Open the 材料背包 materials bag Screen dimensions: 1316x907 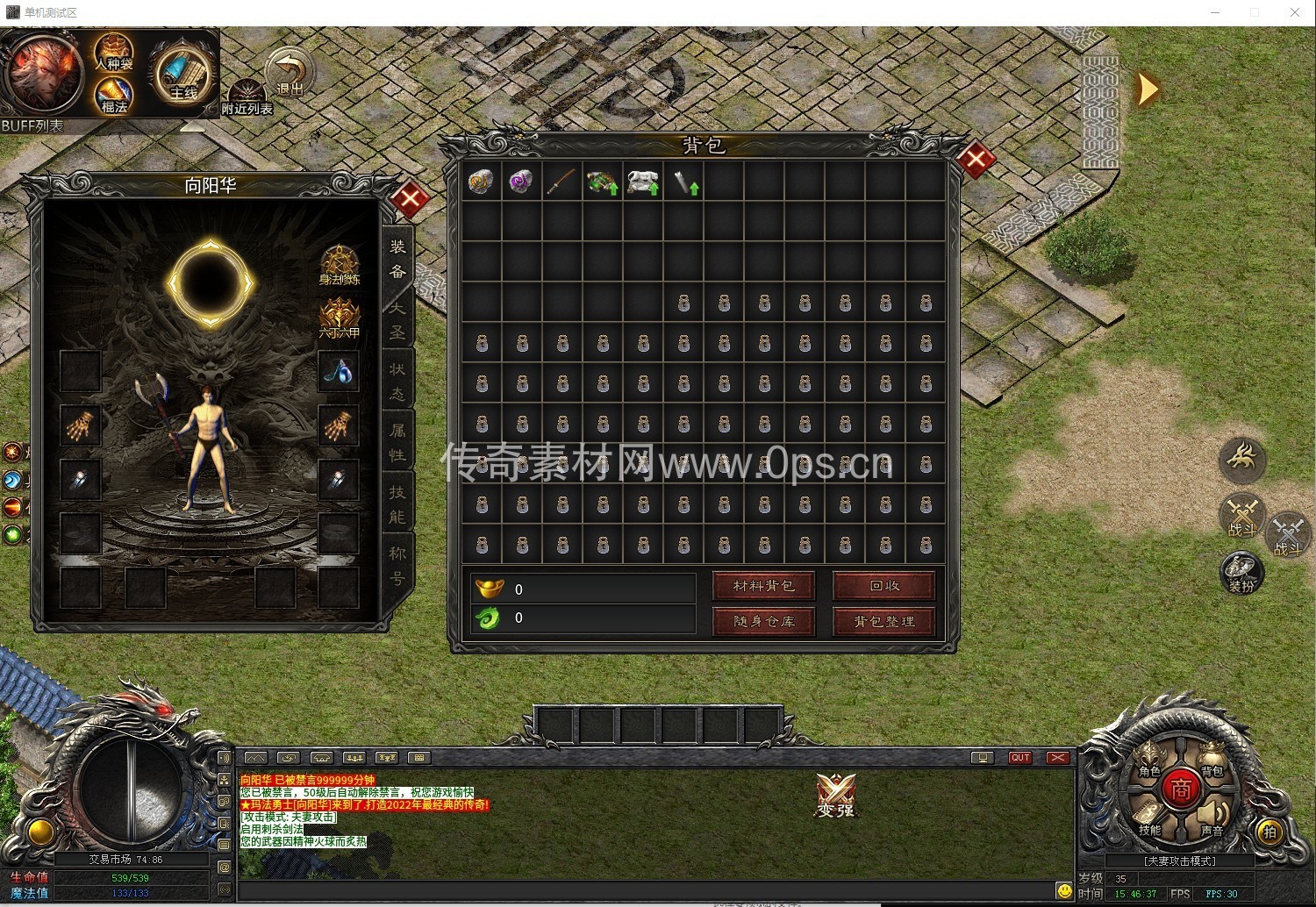763,586
